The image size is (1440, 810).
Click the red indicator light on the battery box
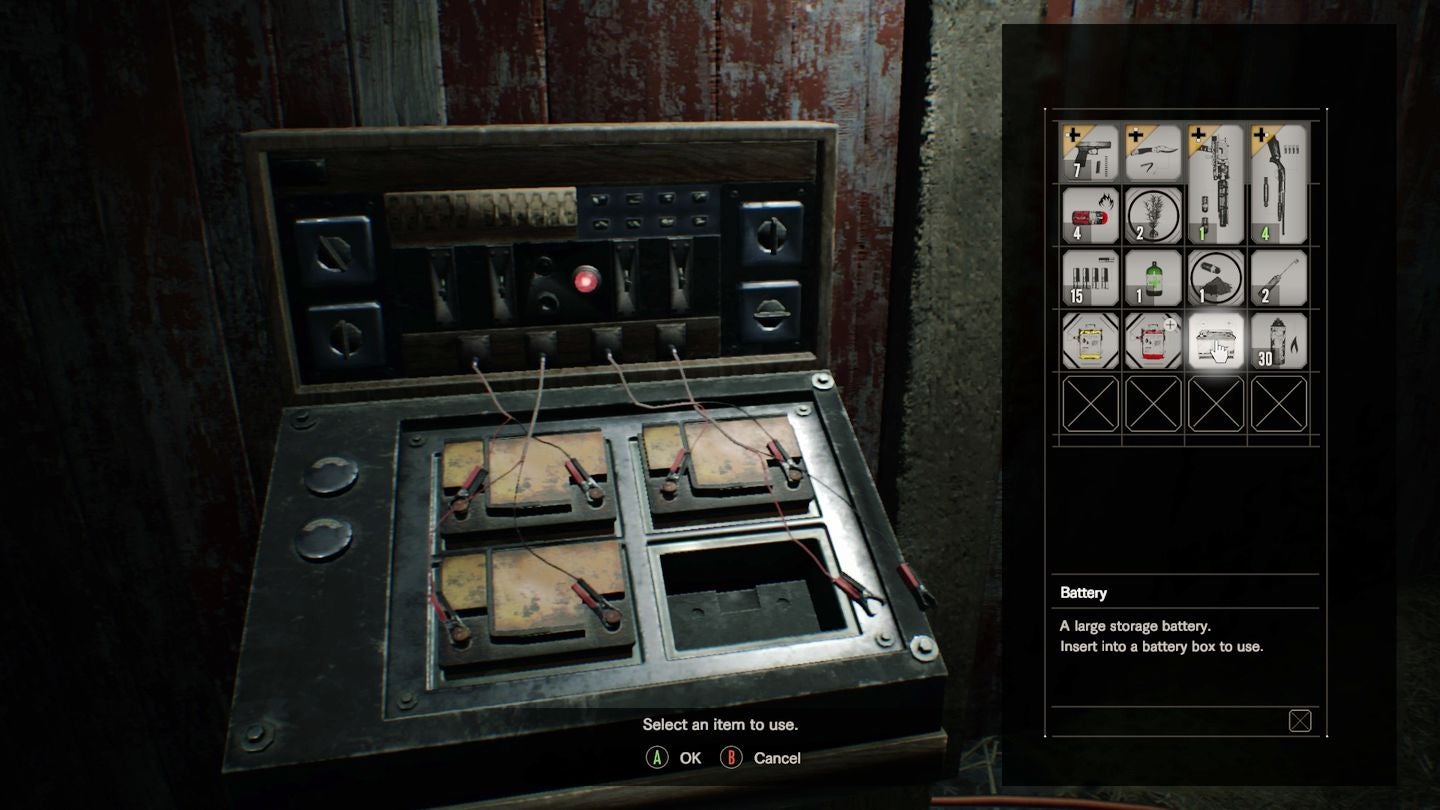[586, 281]
